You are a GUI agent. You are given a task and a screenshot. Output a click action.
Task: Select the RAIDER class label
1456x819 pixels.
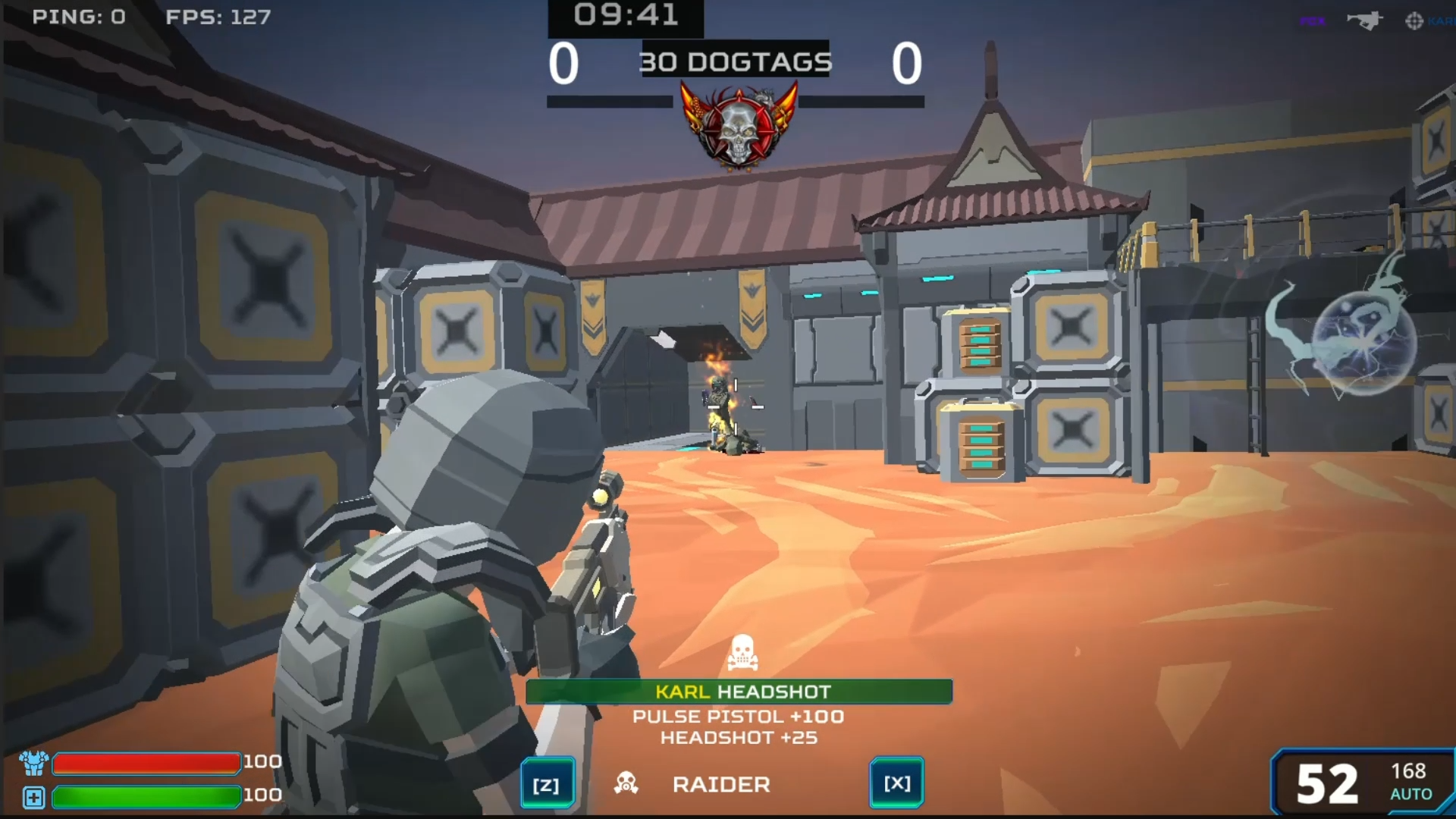tap(721, 783)
